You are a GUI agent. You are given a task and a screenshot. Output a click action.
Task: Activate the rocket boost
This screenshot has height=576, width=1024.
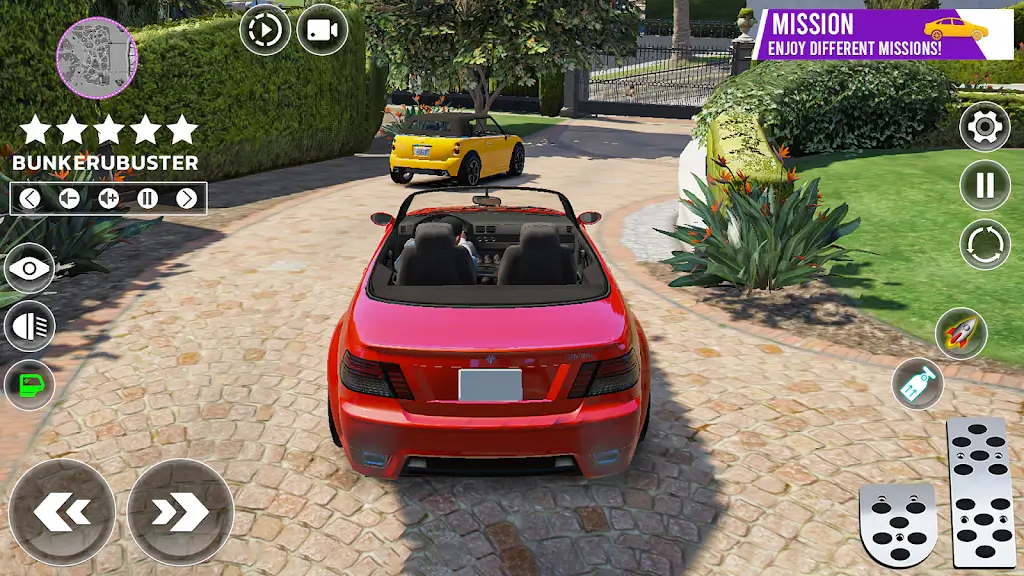tap(961, 334)
